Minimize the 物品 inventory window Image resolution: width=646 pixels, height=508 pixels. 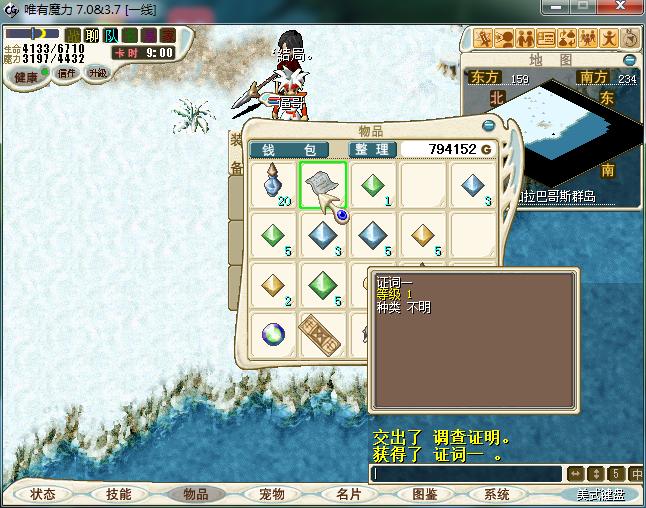(x=488, y=126)
